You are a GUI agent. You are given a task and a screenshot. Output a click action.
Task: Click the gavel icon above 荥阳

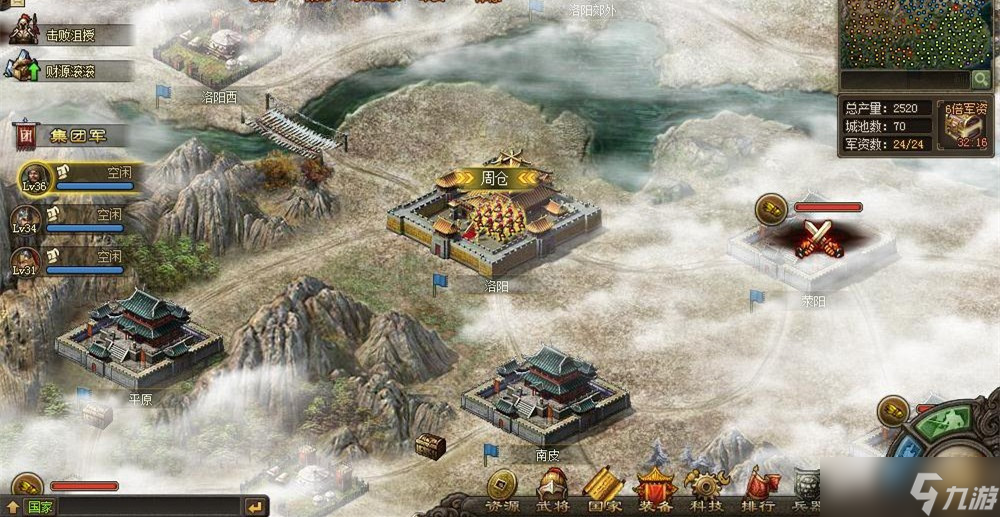coord(770,207)
